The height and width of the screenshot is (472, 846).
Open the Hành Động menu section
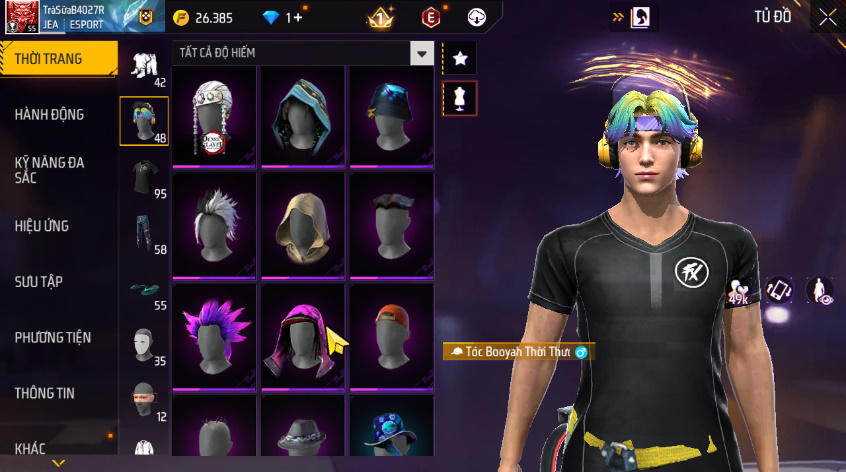tap(50, 115)
